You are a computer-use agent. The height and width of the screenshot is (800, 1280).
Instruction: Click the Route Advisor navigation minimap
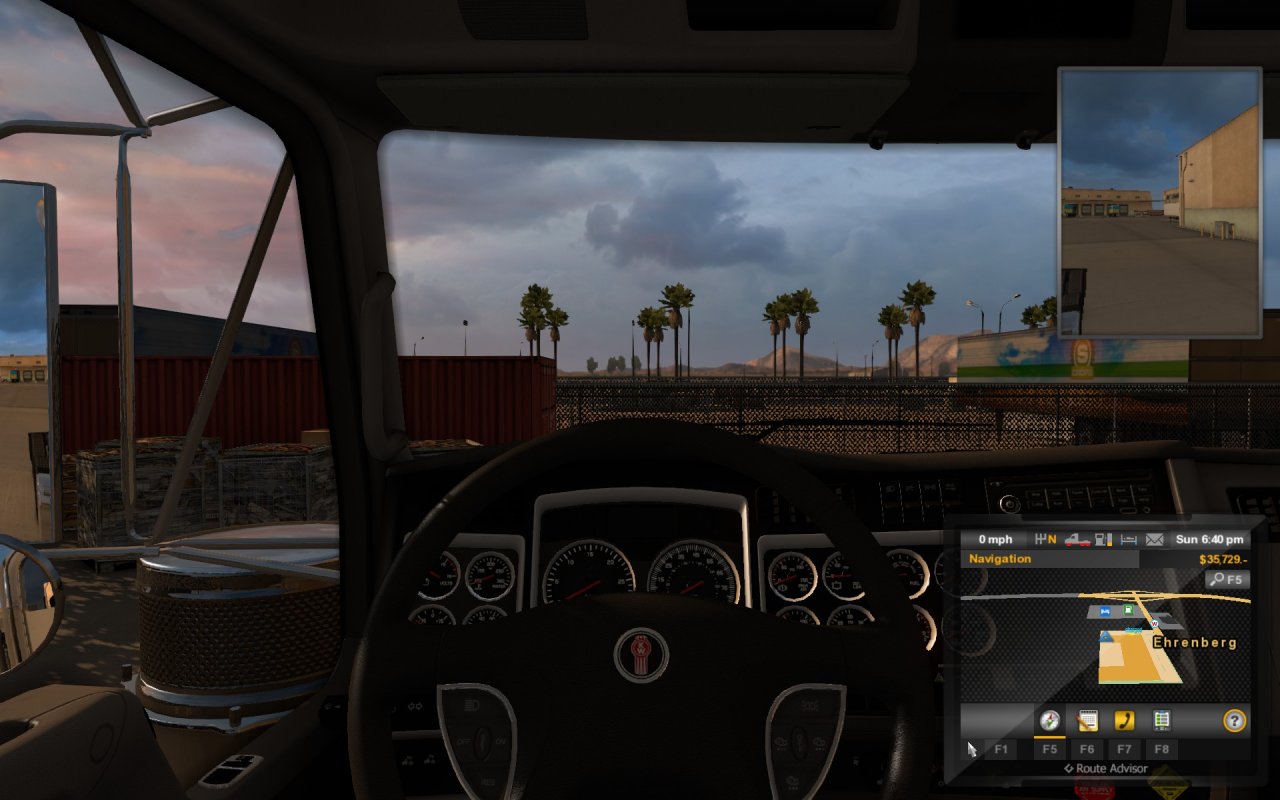point(1106,640)
